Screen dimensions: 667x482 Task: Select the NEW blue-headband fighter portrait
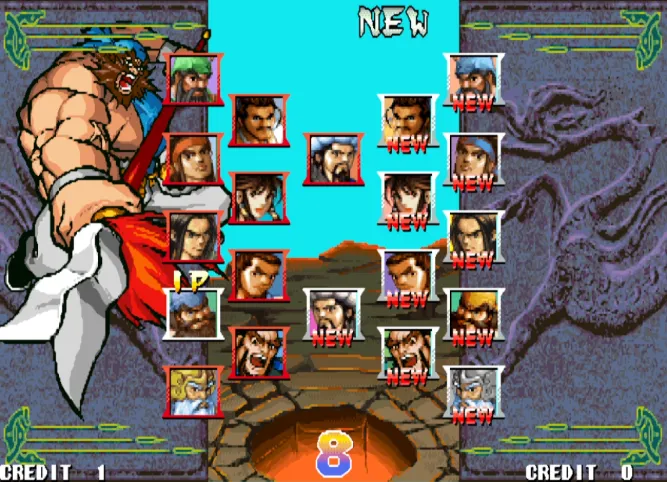(x=473, y=158)
